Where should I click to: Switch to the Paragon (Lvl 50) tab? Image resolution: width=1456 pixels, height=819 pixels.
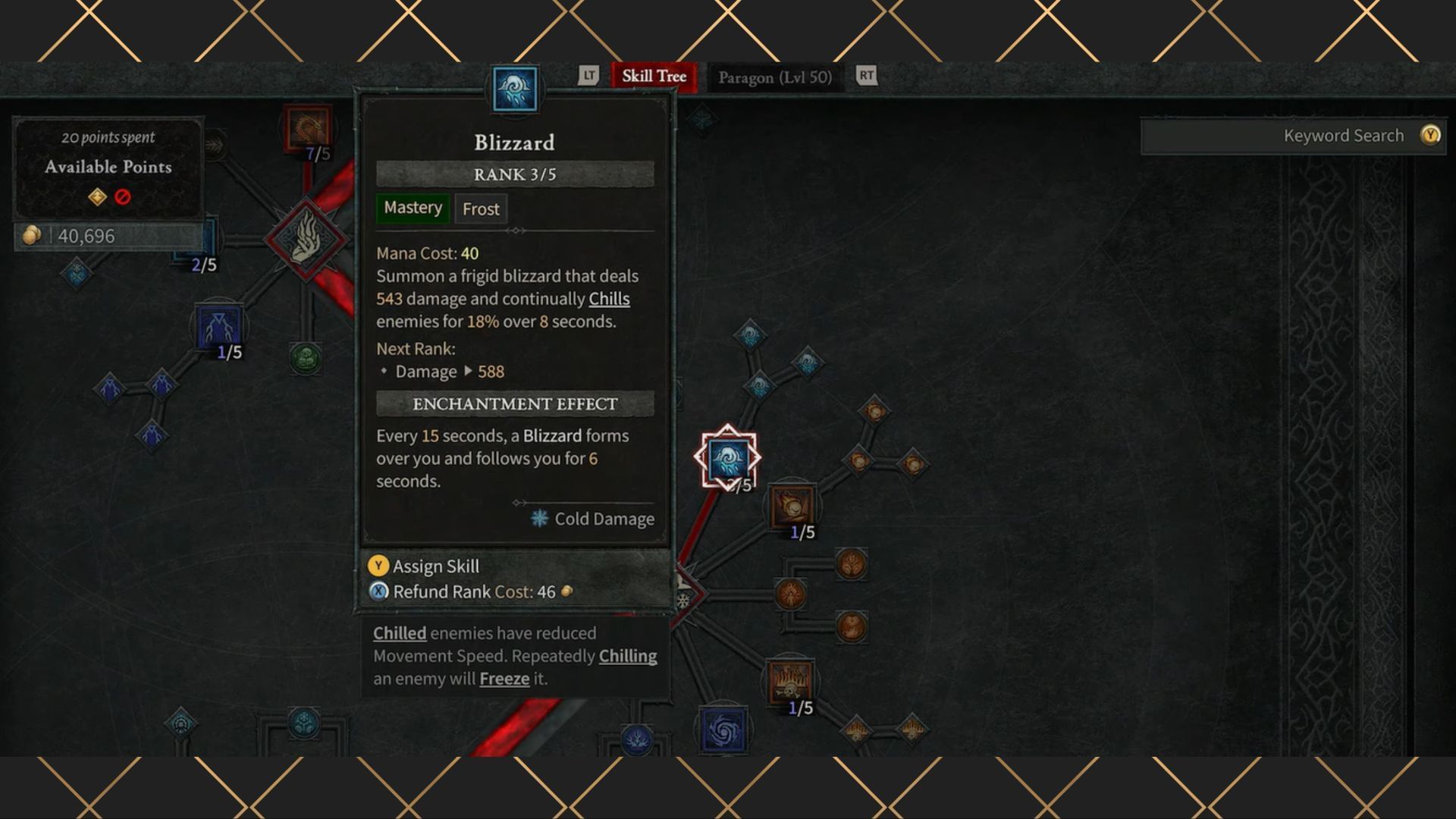775,77
